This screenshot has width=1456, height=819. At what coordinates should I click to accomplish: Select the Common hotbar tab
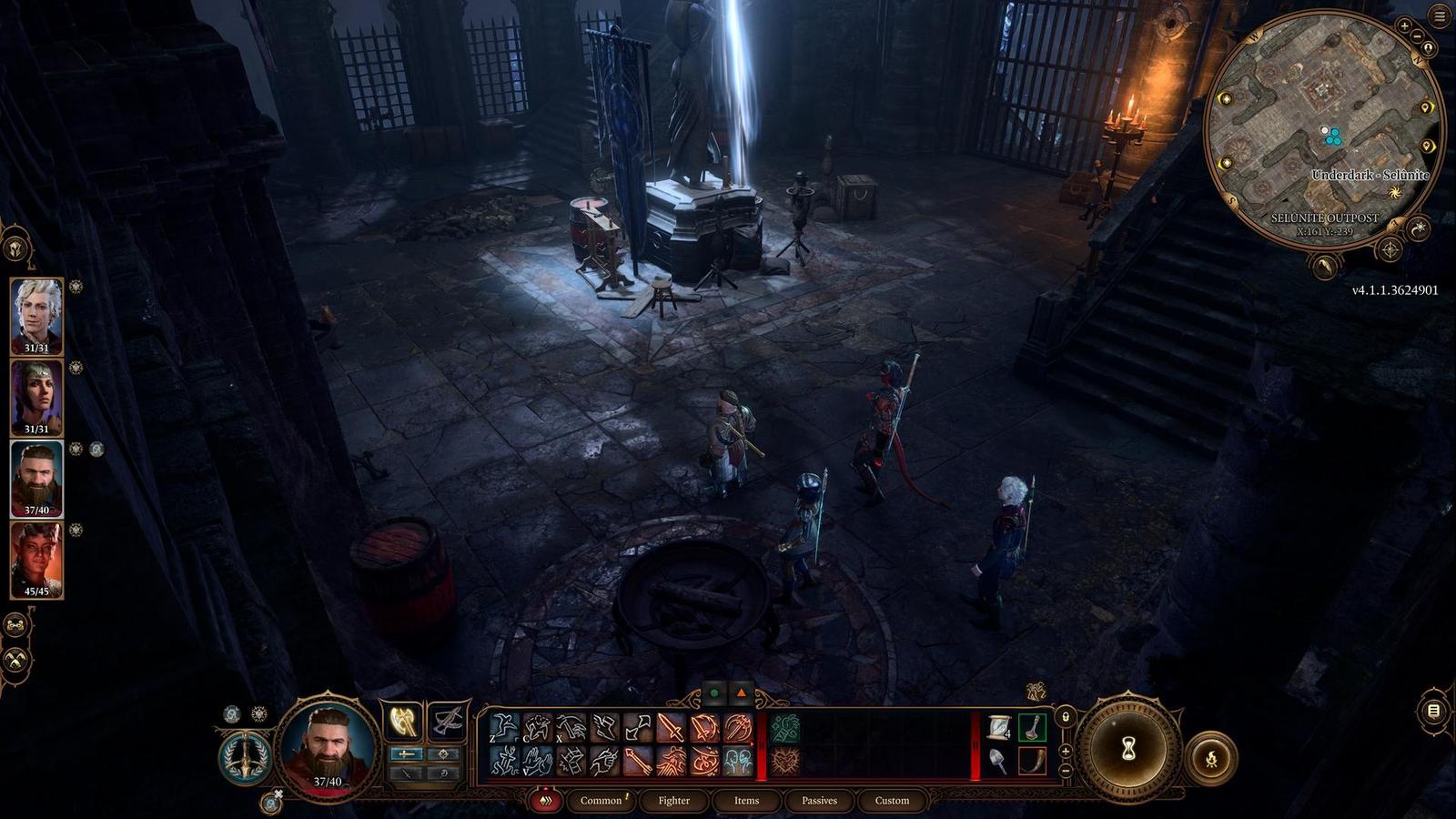(x=602, y=801)
